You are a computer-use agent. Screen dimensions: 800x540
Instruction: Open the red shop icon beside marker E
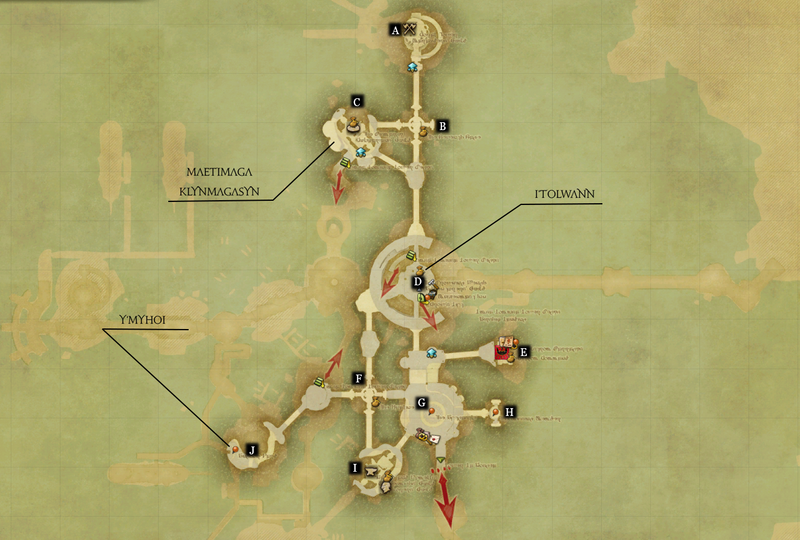coord(502,351)
